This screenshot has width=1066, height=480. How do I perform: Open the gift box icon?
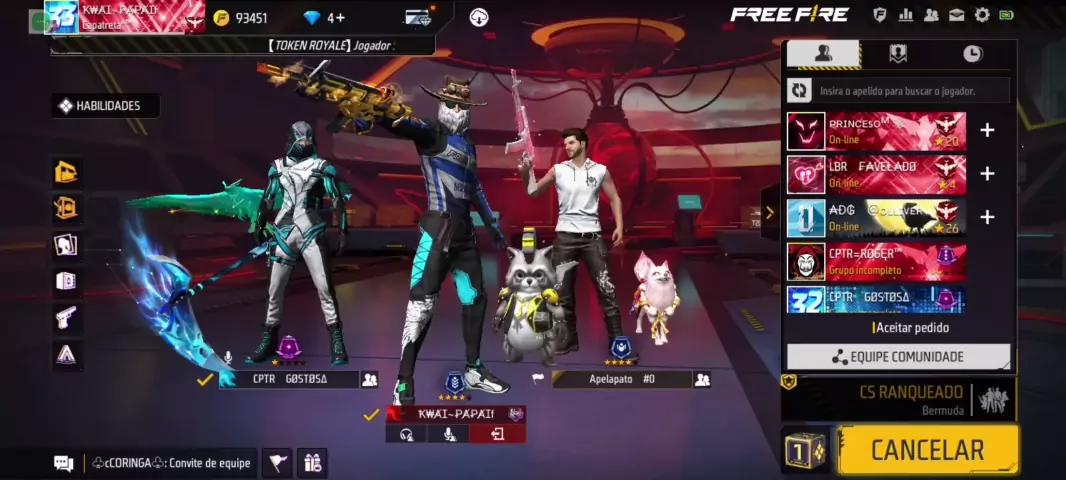(x=312, y=463)
